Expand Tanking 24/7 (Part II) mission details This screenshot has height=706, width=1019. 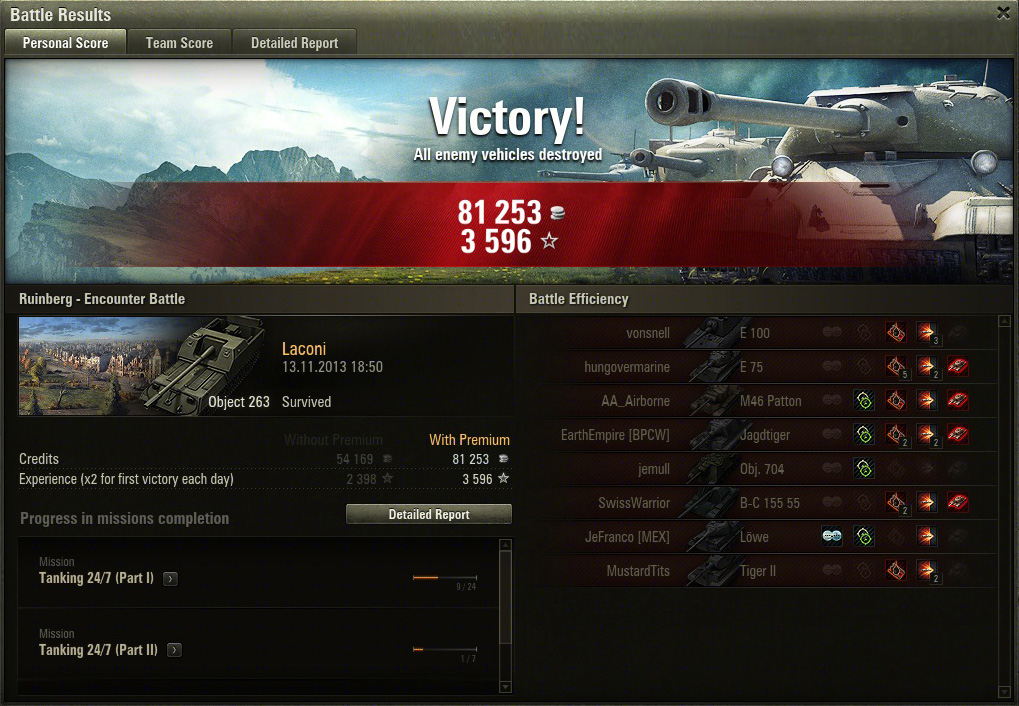175,651
